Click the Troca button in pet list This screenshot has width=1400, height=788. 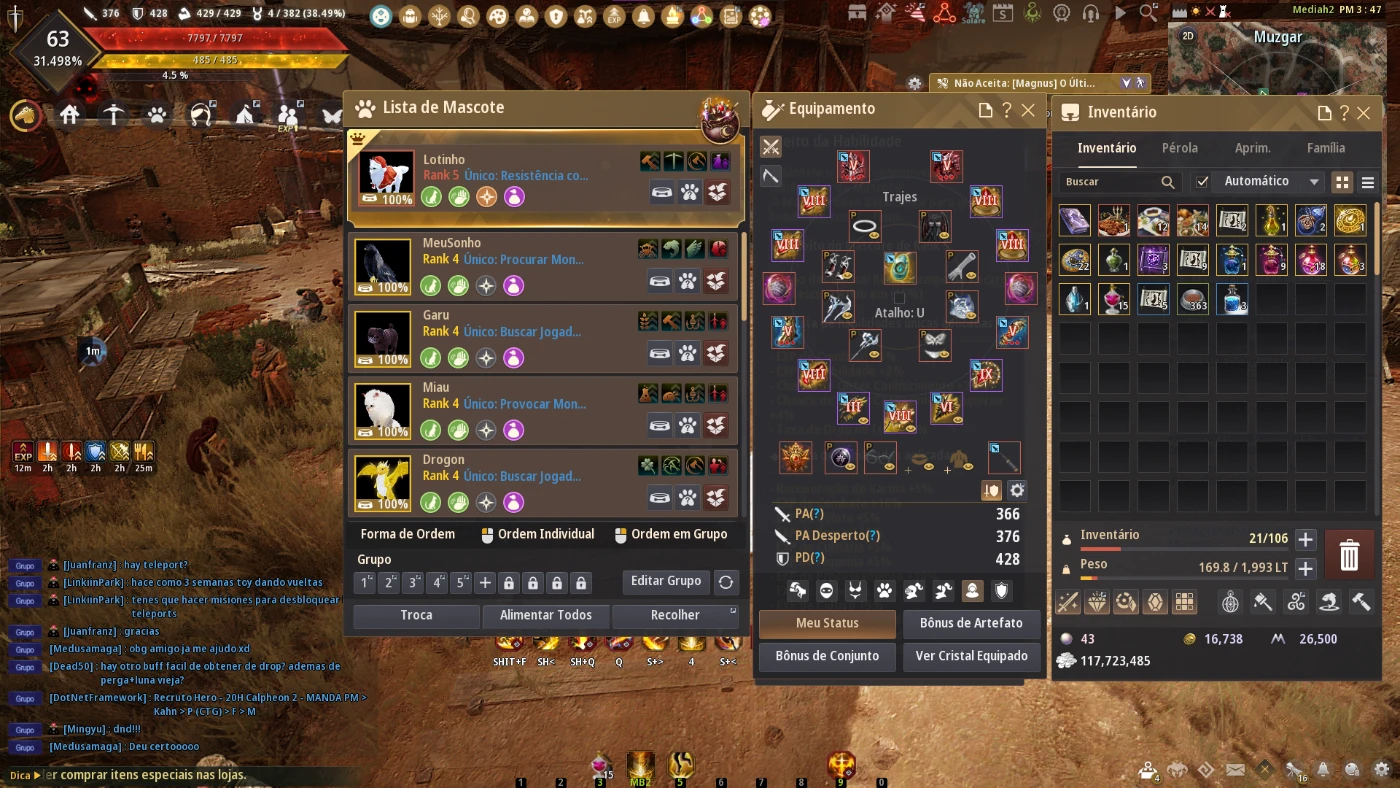tap(416, 615)
